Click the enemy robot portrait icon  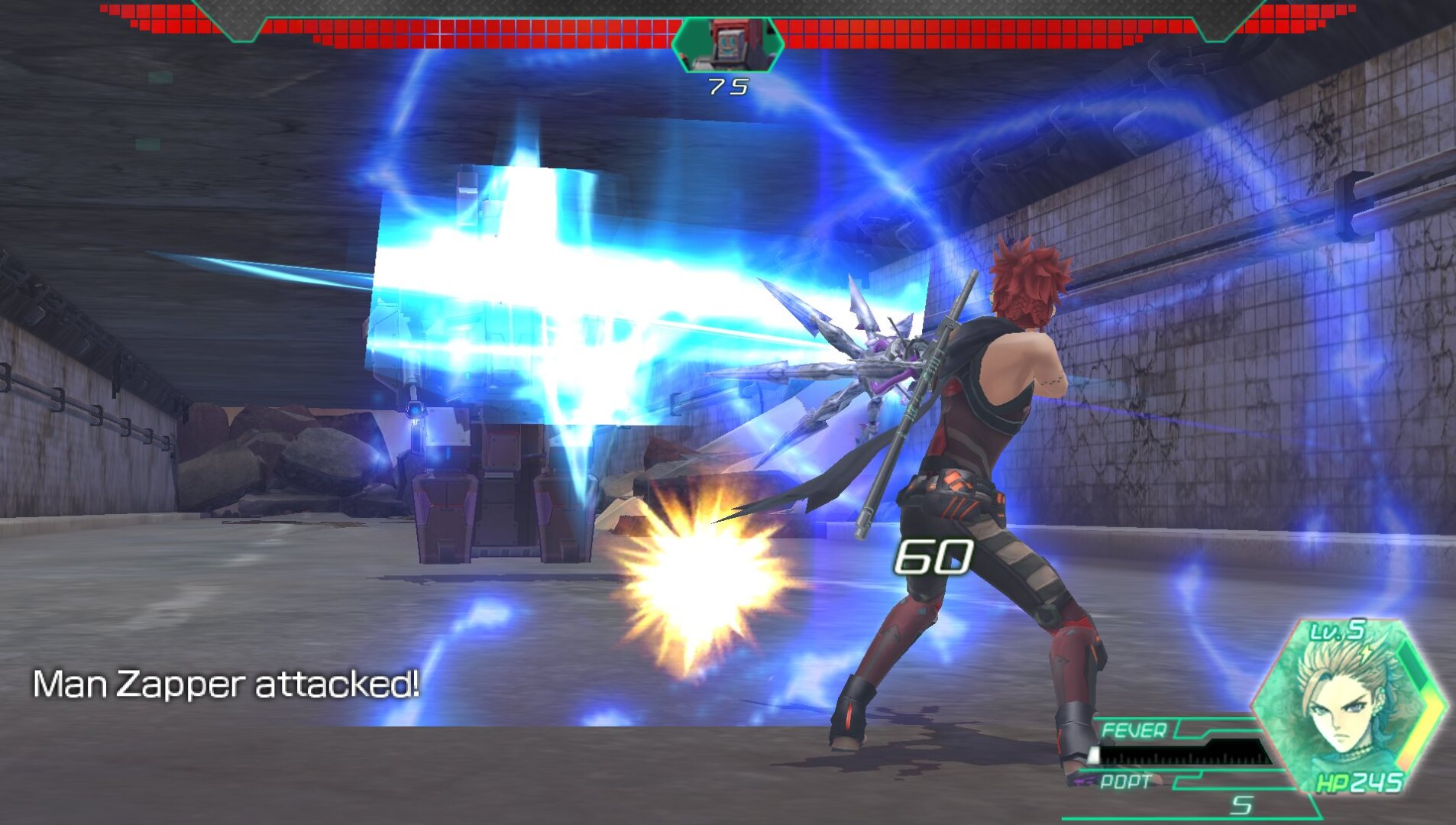728,44
